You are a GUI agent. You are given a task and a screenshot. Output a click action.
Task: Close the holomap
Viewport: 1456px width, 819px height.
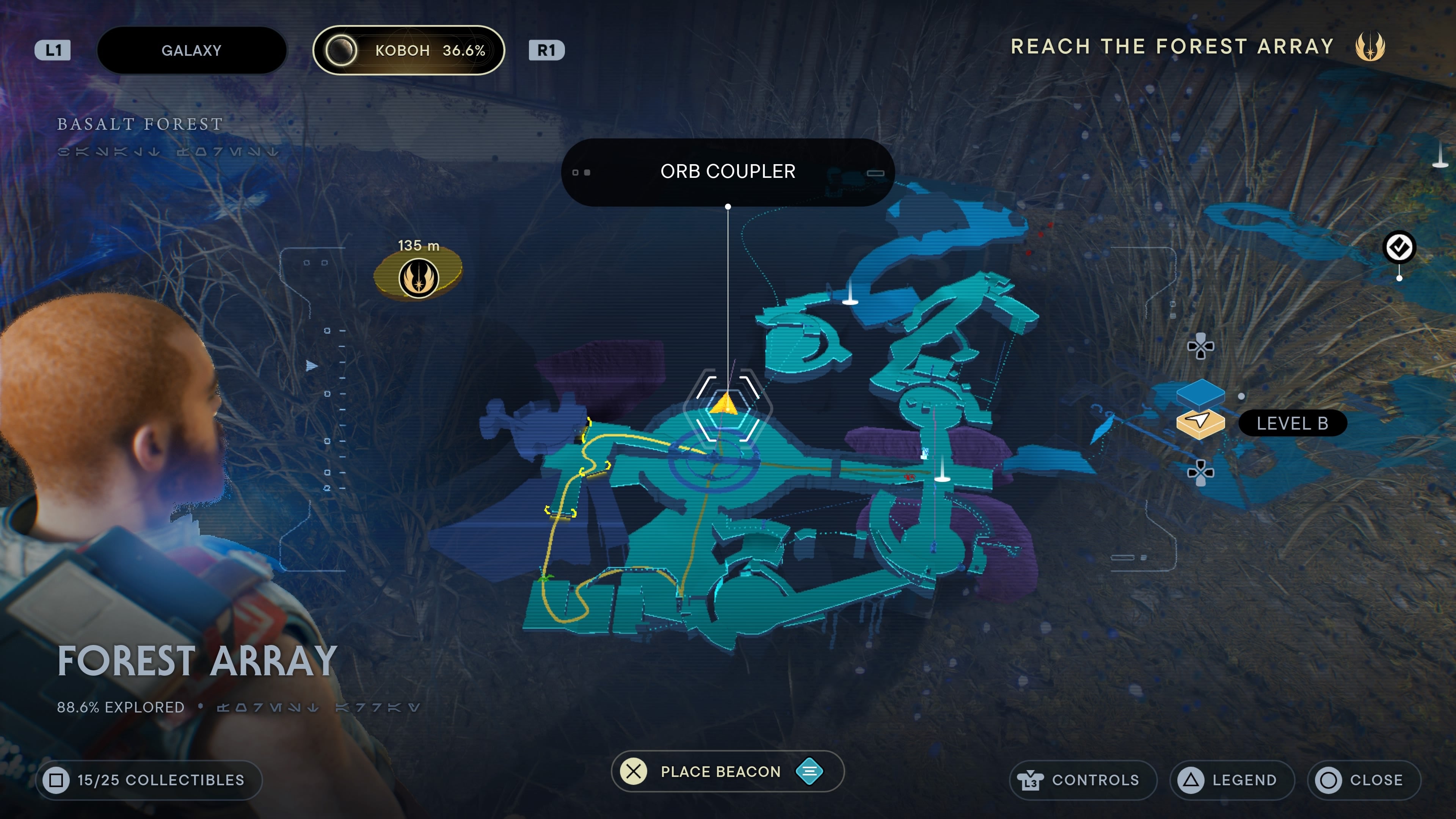coord(1363,780)
